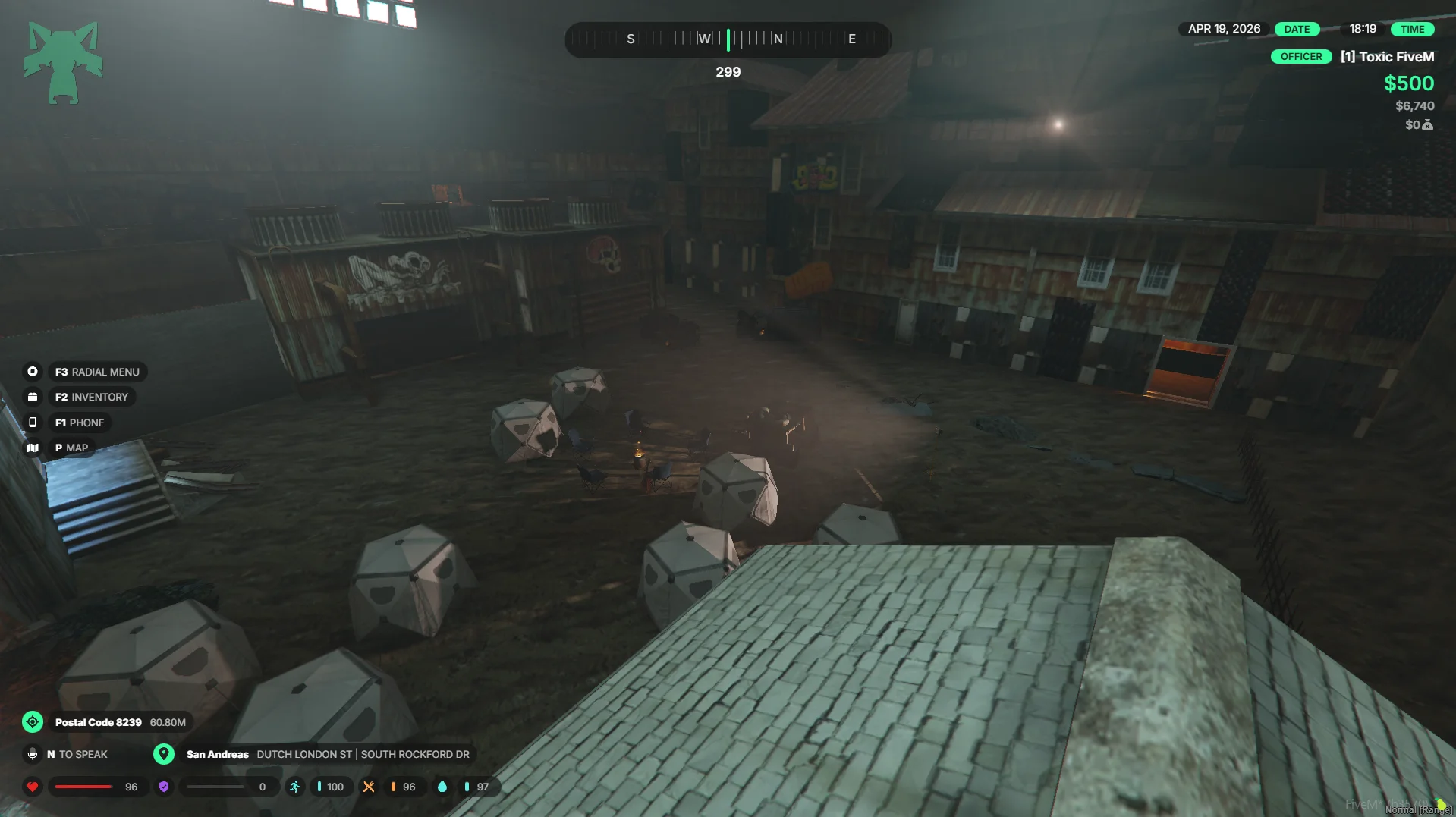Image resolution: width=1456 pixels, height=817 pixels.
Task: Select the green location pin icon
Action: [163, 754]
